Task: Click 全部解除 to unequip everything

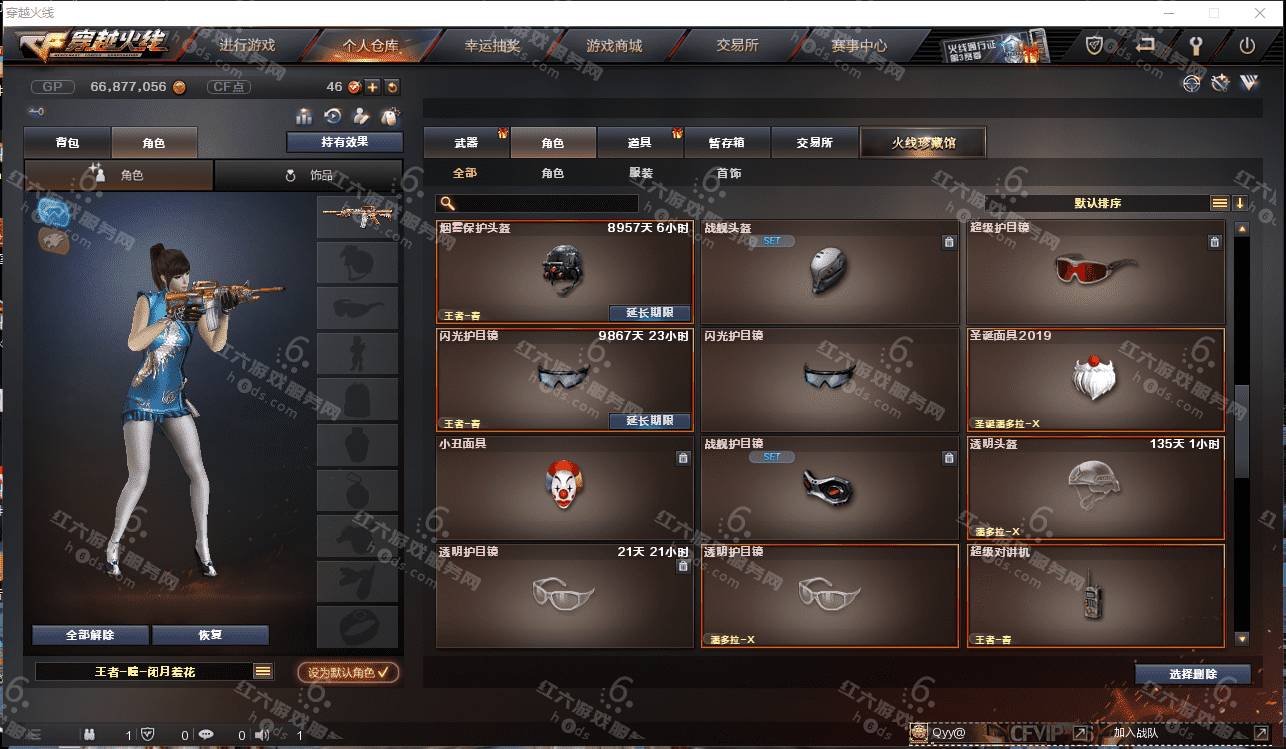Action: pyautogui.click(x=90, y=635)
